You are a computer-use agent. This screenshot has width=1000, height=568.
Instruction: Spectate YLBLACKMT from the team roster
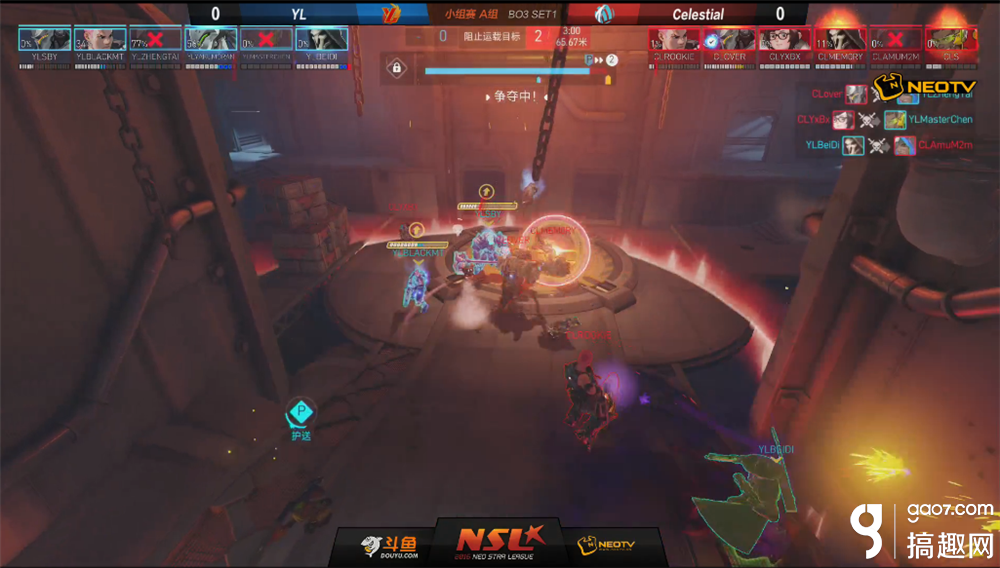click(x=100, y=39)
